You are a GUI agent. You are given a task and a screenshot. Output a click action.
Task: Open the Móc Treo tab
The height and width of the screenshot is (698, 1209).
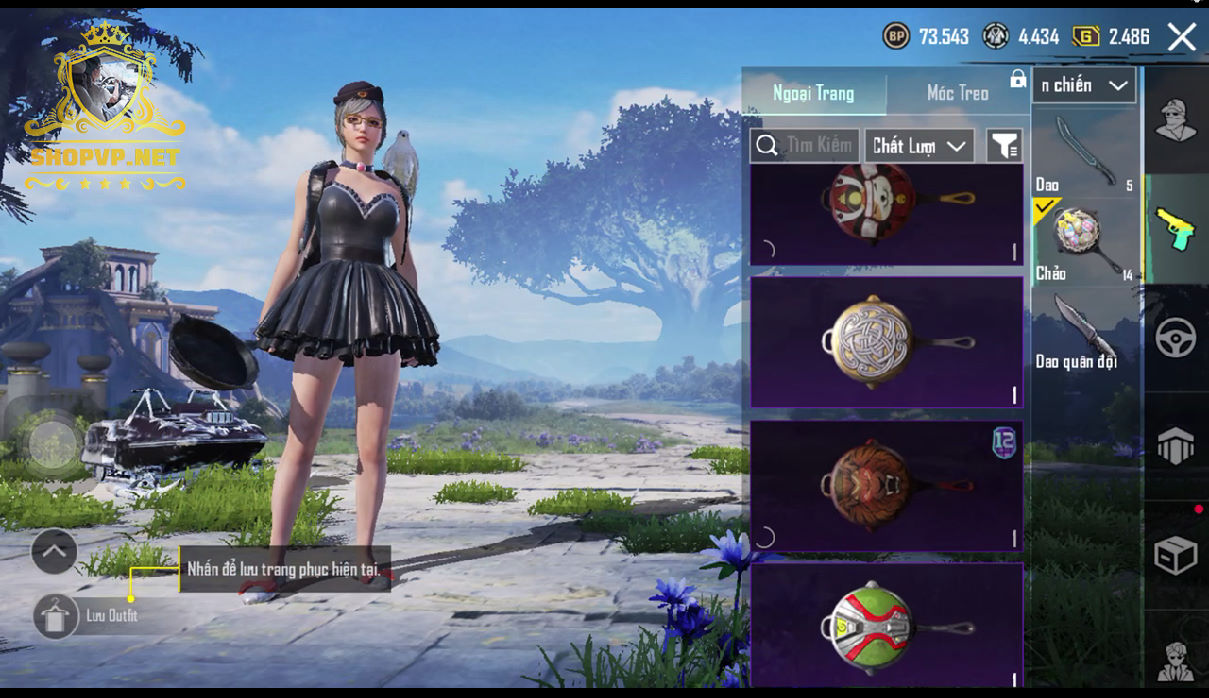point(957,93)
